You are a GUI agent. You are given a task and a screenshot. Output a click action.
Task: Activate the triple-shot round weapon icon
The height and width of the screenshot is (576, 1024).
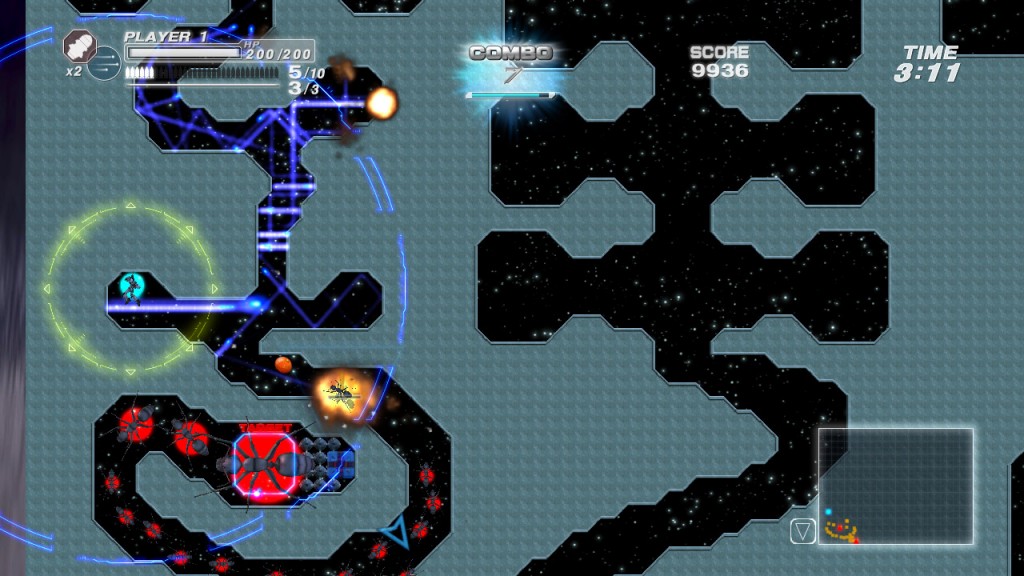(x=103, y=64)
